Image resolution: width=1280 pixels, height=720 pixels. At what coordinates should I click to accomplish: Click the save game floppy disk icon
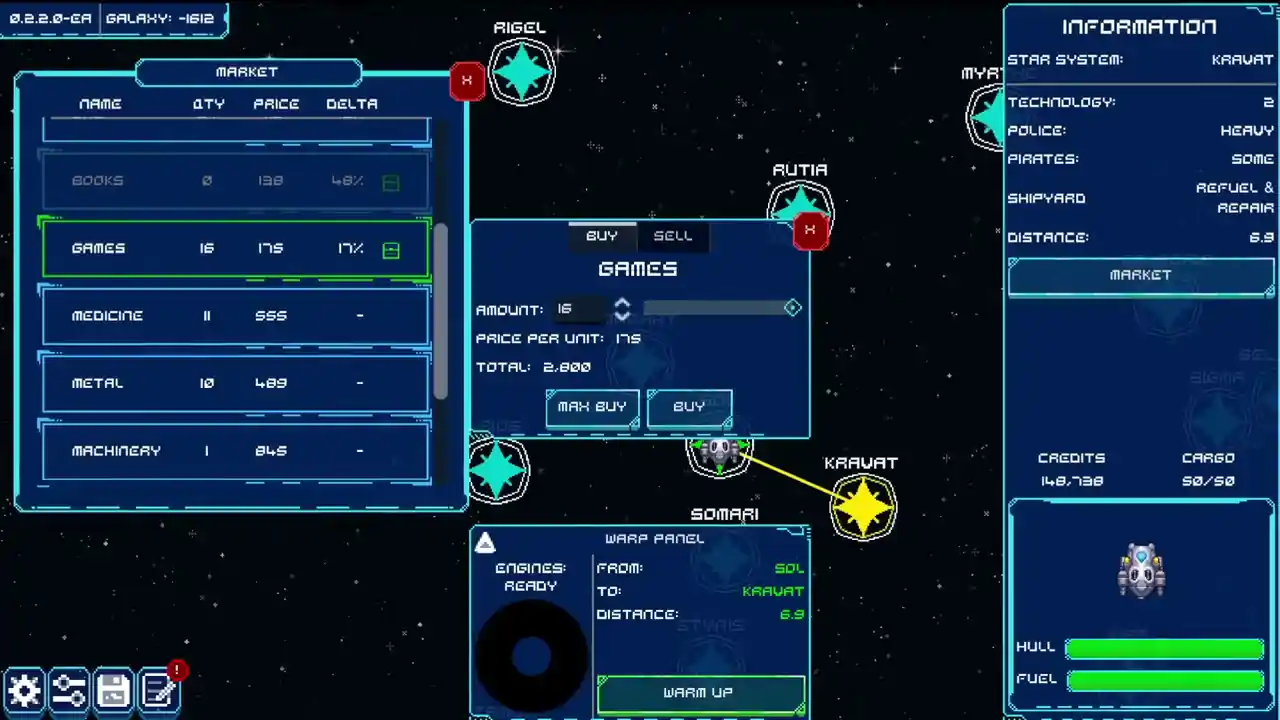tap(113, 690)
